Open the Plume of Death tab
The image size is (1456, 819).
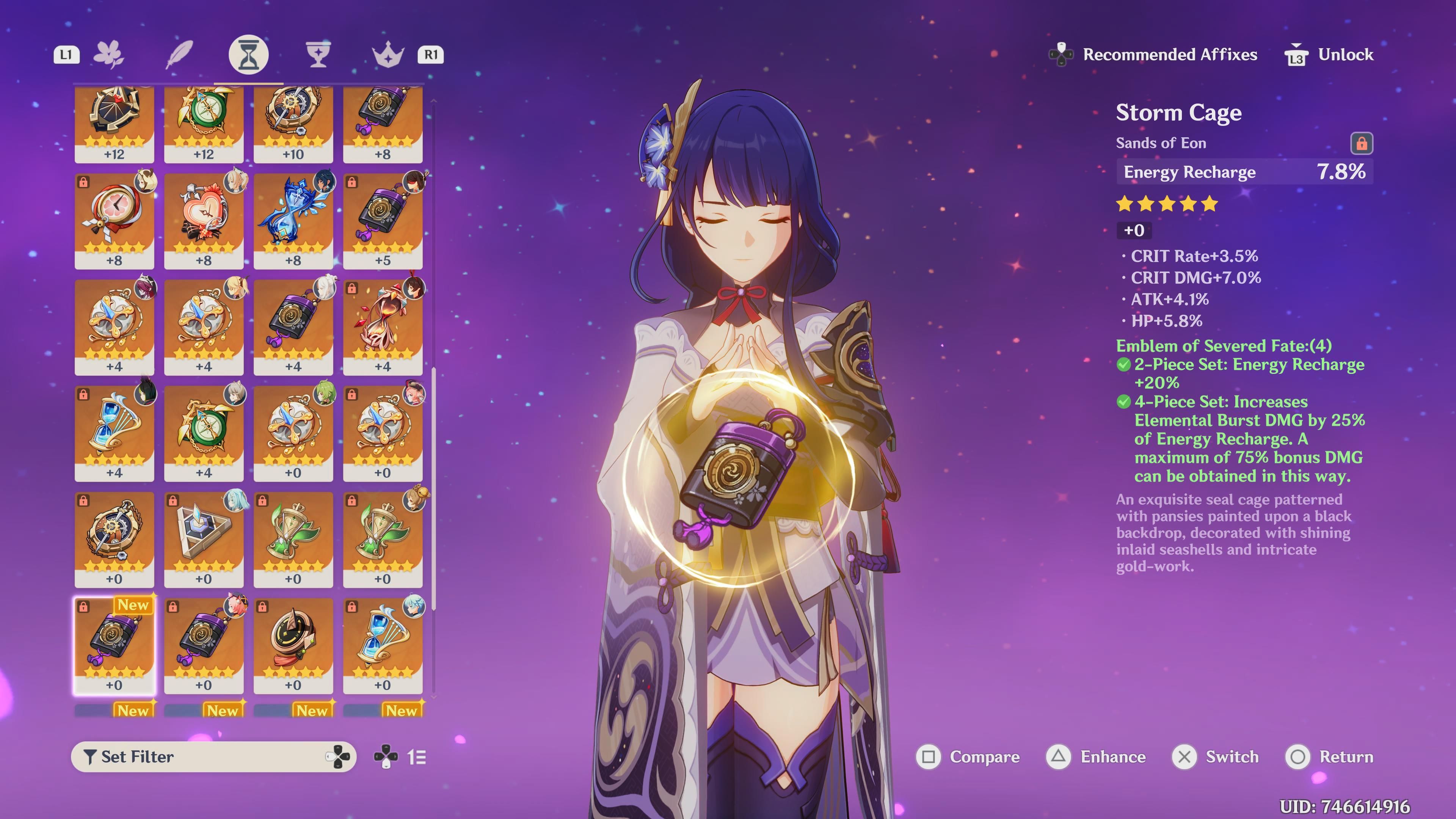179,55
